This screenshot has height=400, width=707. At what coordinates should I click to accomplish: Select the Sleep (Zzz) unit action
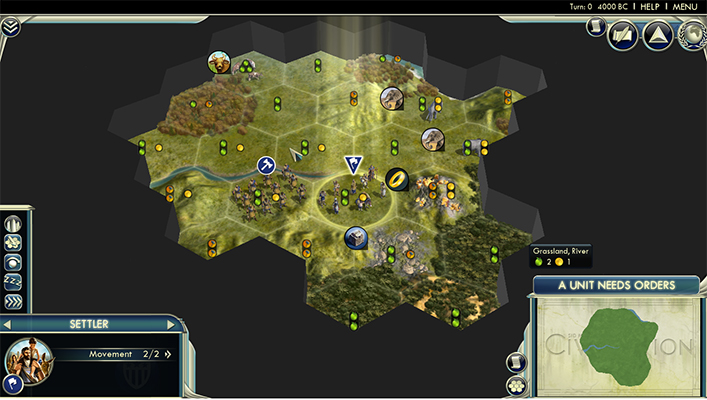(13, 281)
